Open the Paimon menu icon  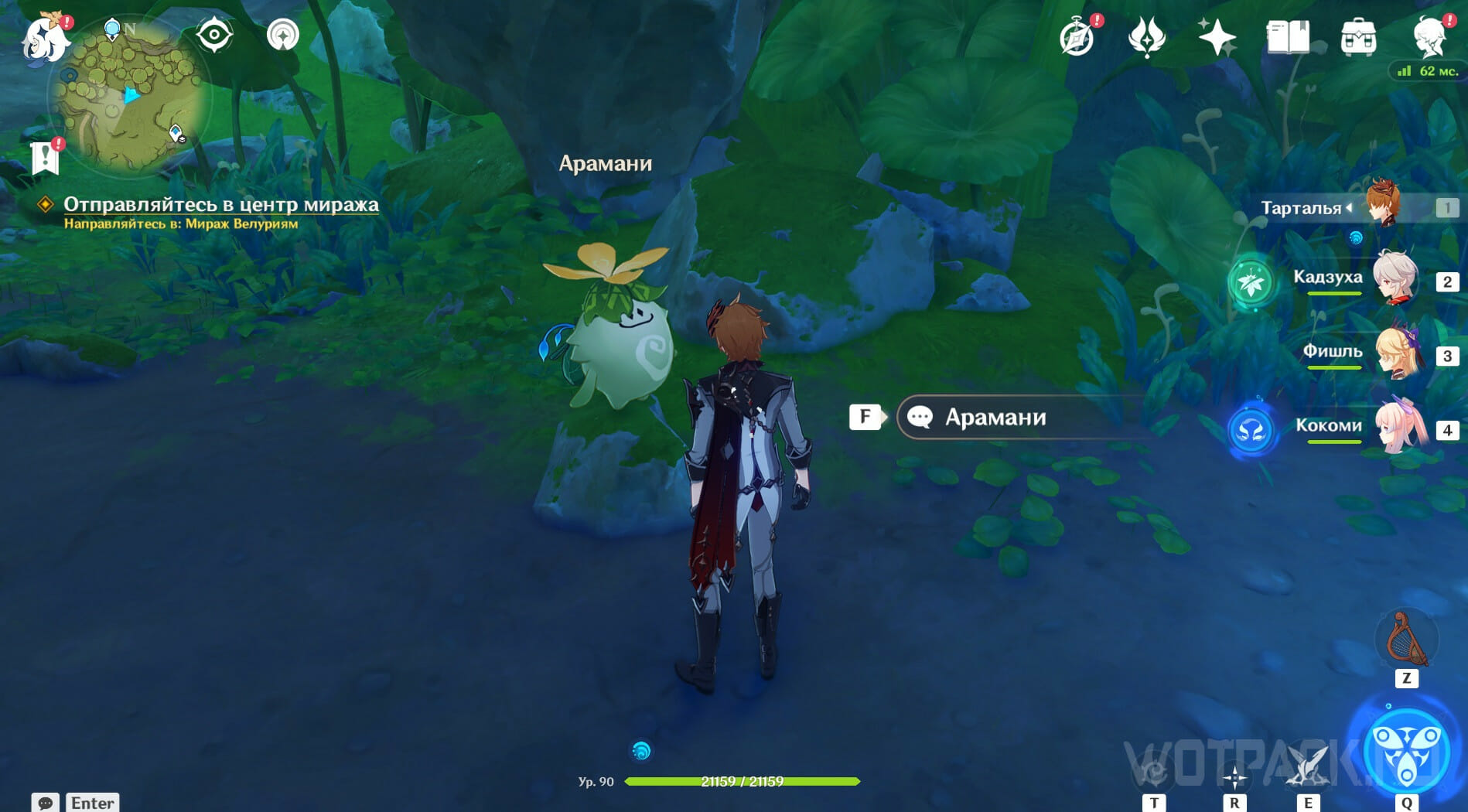point(45,37)
